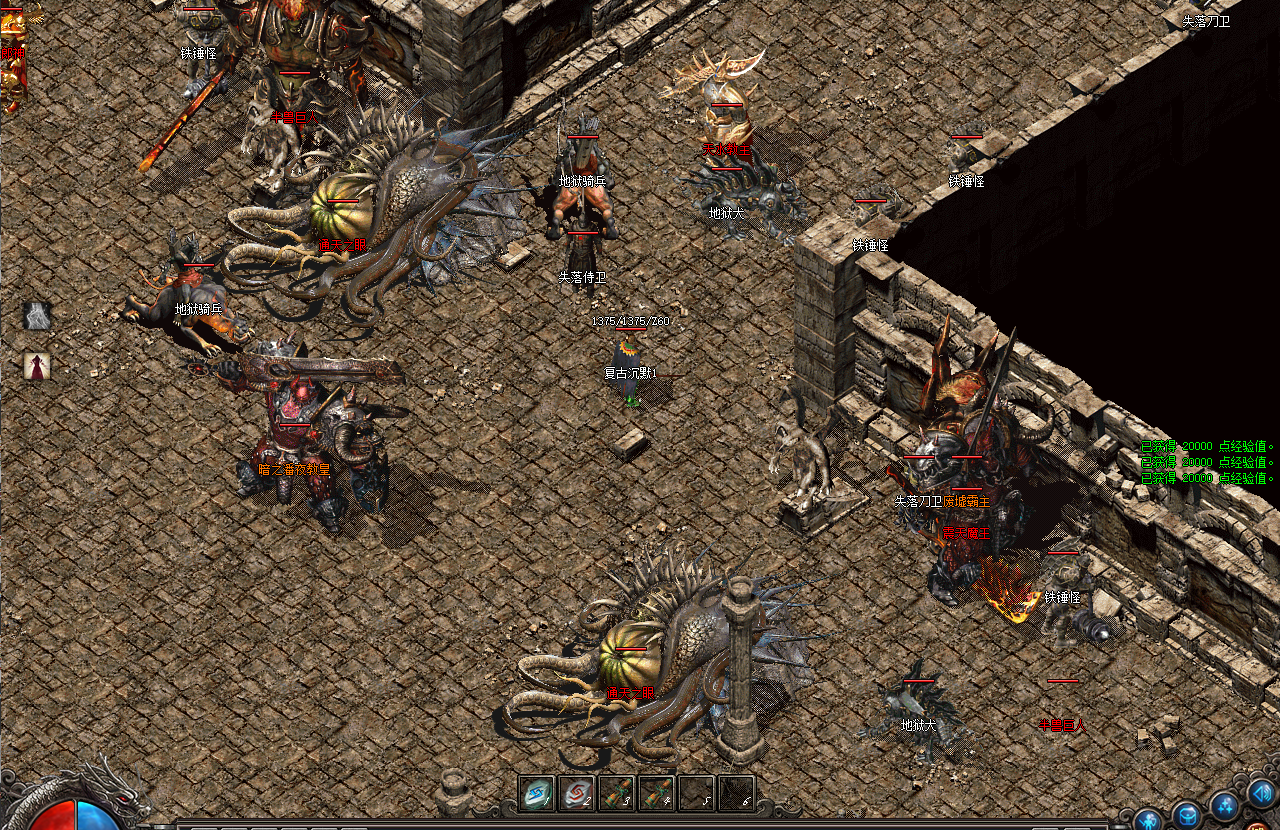The image size is (1280, 830).
Task: Click the red robed figure status icon
Action: click(37, 366)
